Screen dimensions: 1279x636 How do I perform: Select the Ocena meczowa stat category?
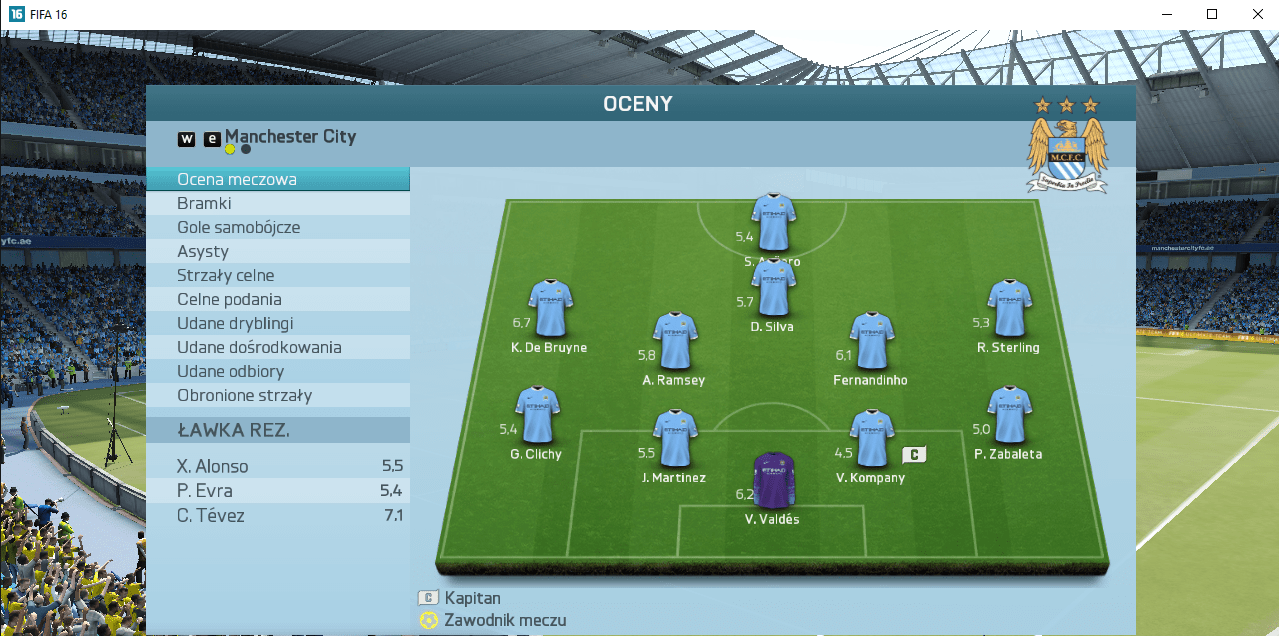pyautogui.click(x=277, y=180)
